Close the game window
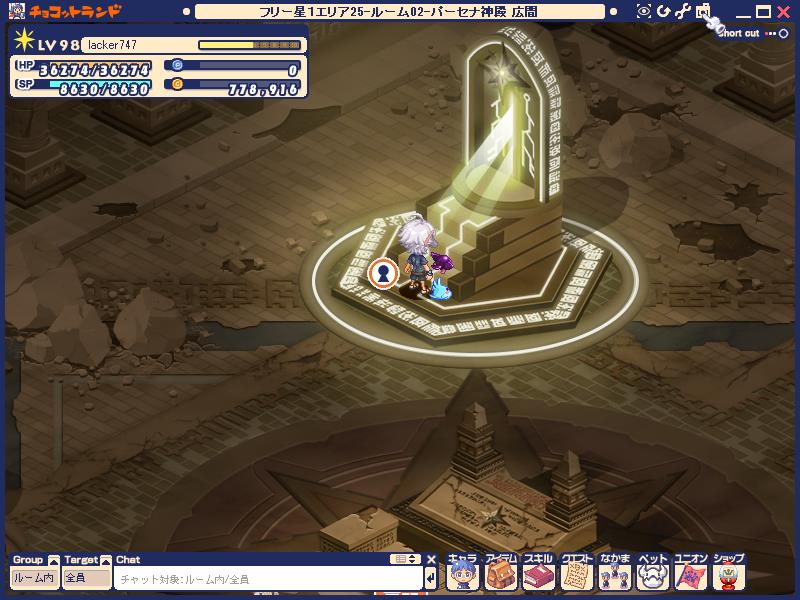Viewport: 800px width, 600px height. (x=784, y=11)
